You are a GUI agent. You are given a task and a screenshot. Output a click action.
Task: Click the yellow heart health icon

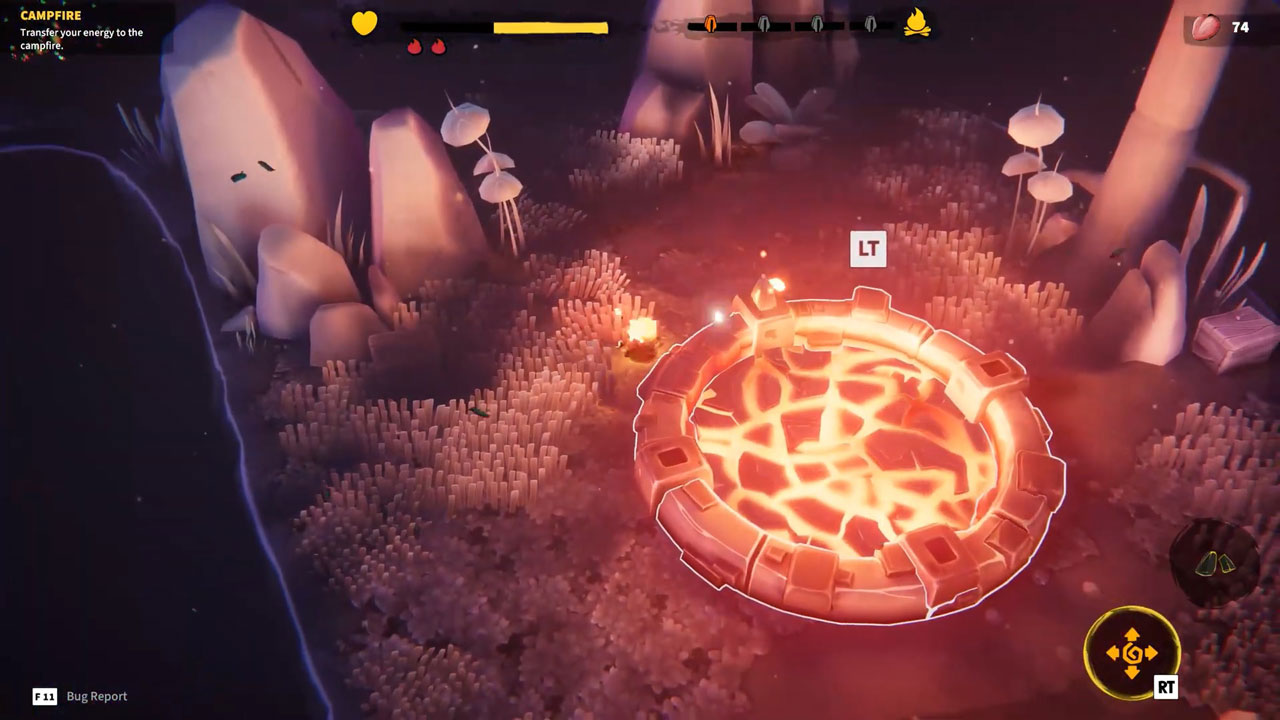click(364, 23)
